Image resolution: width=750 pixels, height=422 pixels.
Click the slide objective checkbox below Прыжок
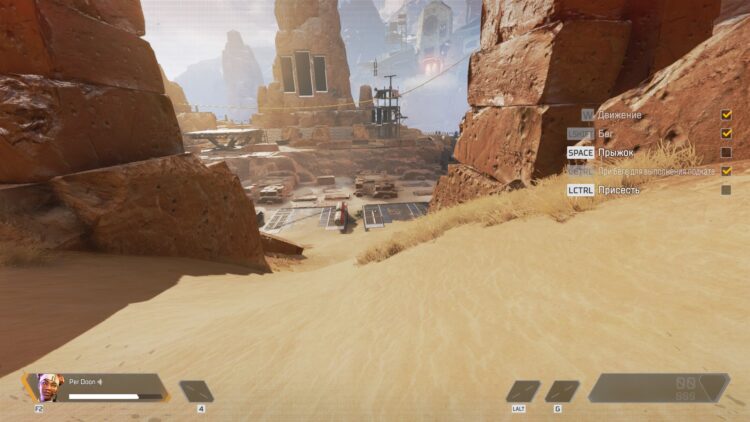726,171
